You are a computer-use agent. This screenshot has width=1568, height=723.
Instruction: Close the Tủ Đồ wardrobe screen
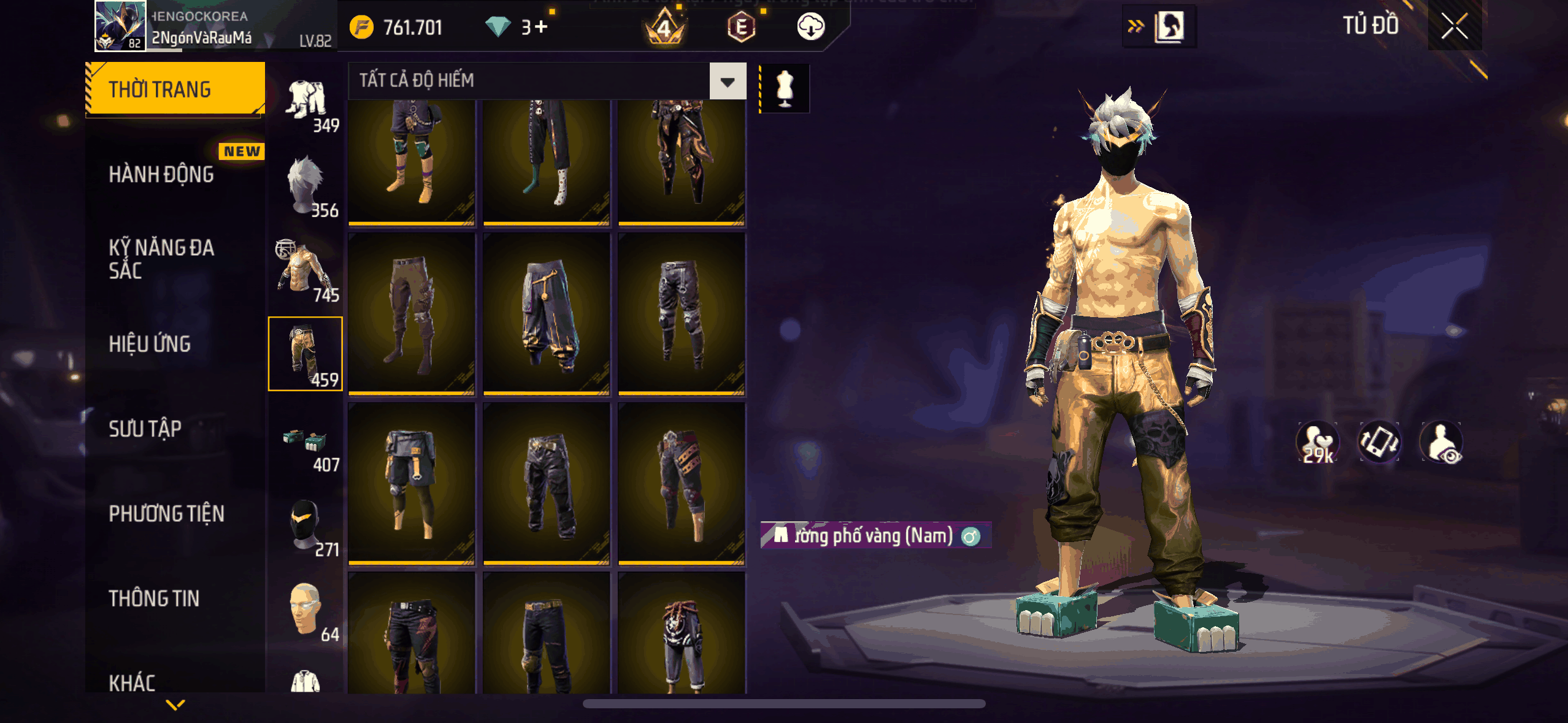[1454, 26]
